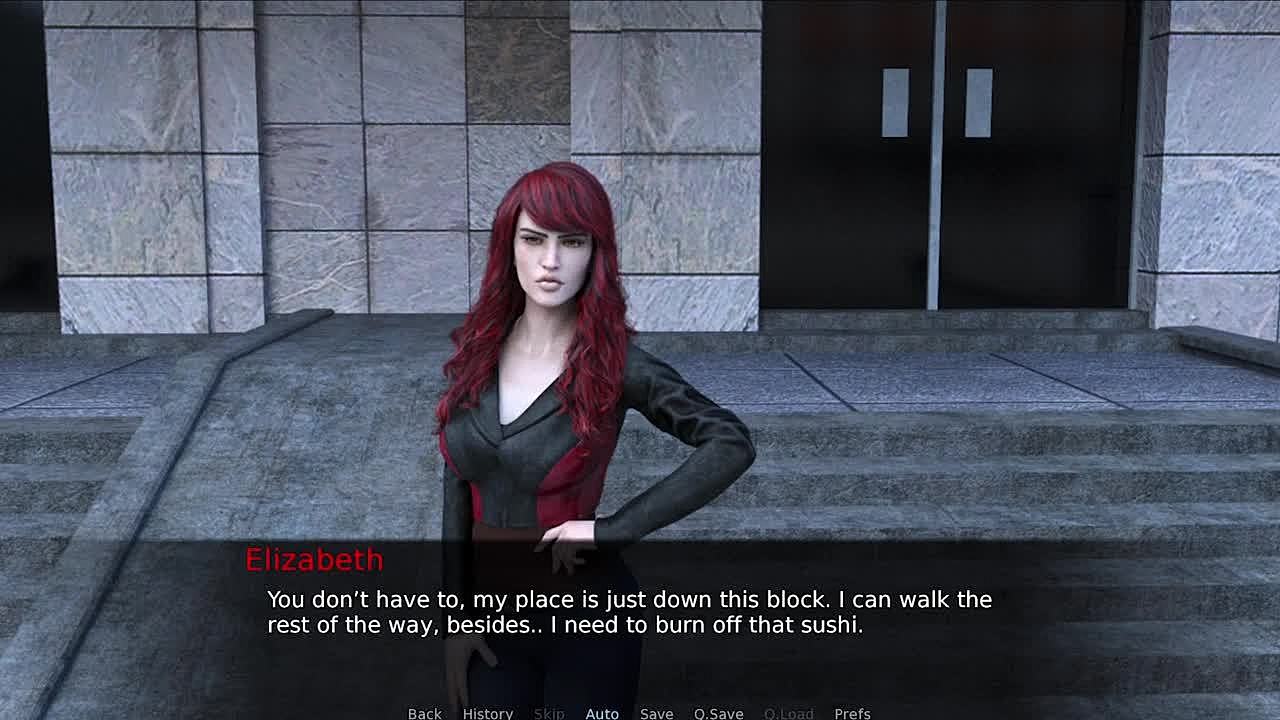This screenshot has height=720, width=1280.
Task: Open the Prefs settings menu
Action: (852, 713)
